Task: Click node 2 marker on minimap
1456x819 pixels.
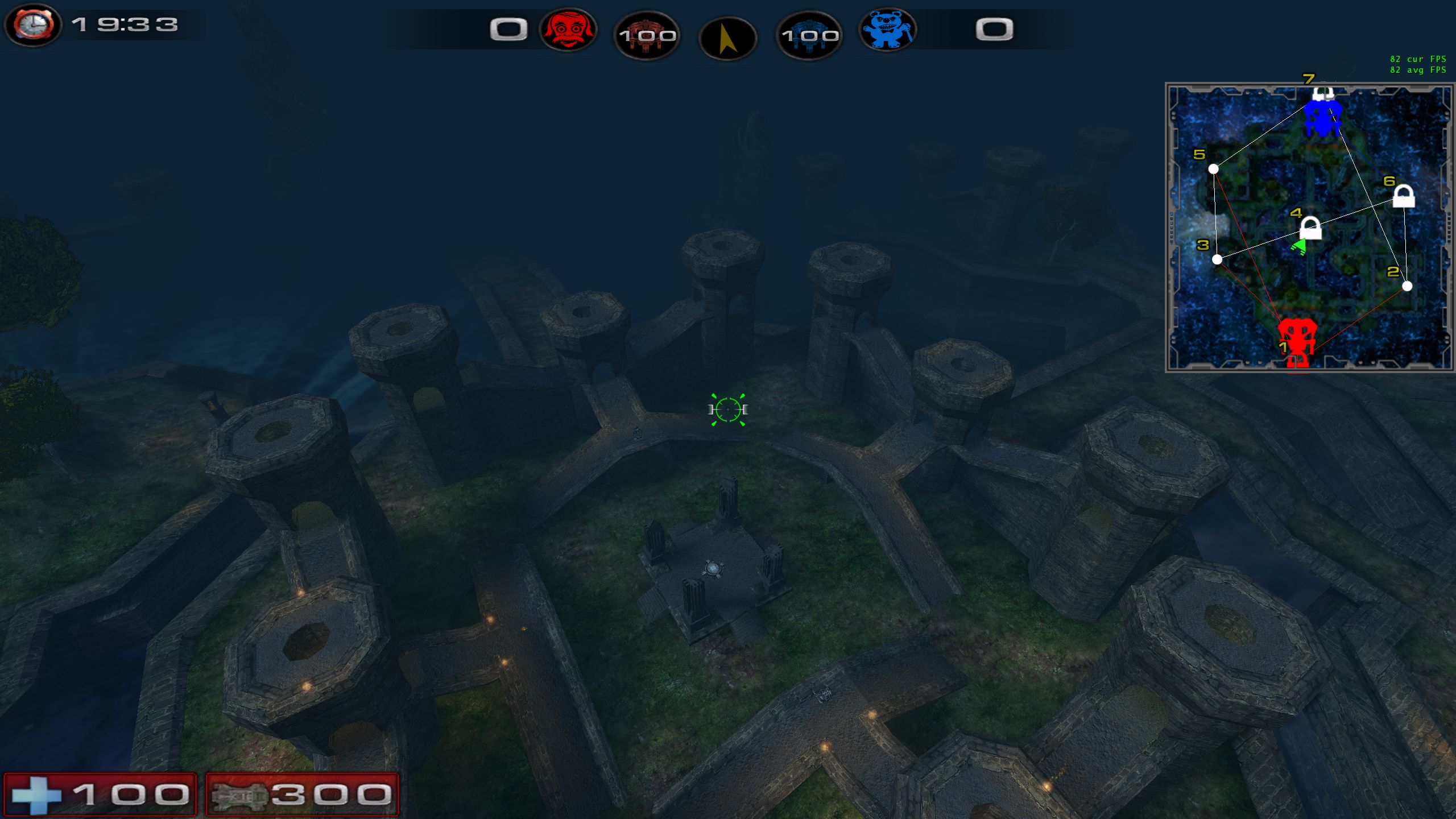Action: click(1407, 286)
